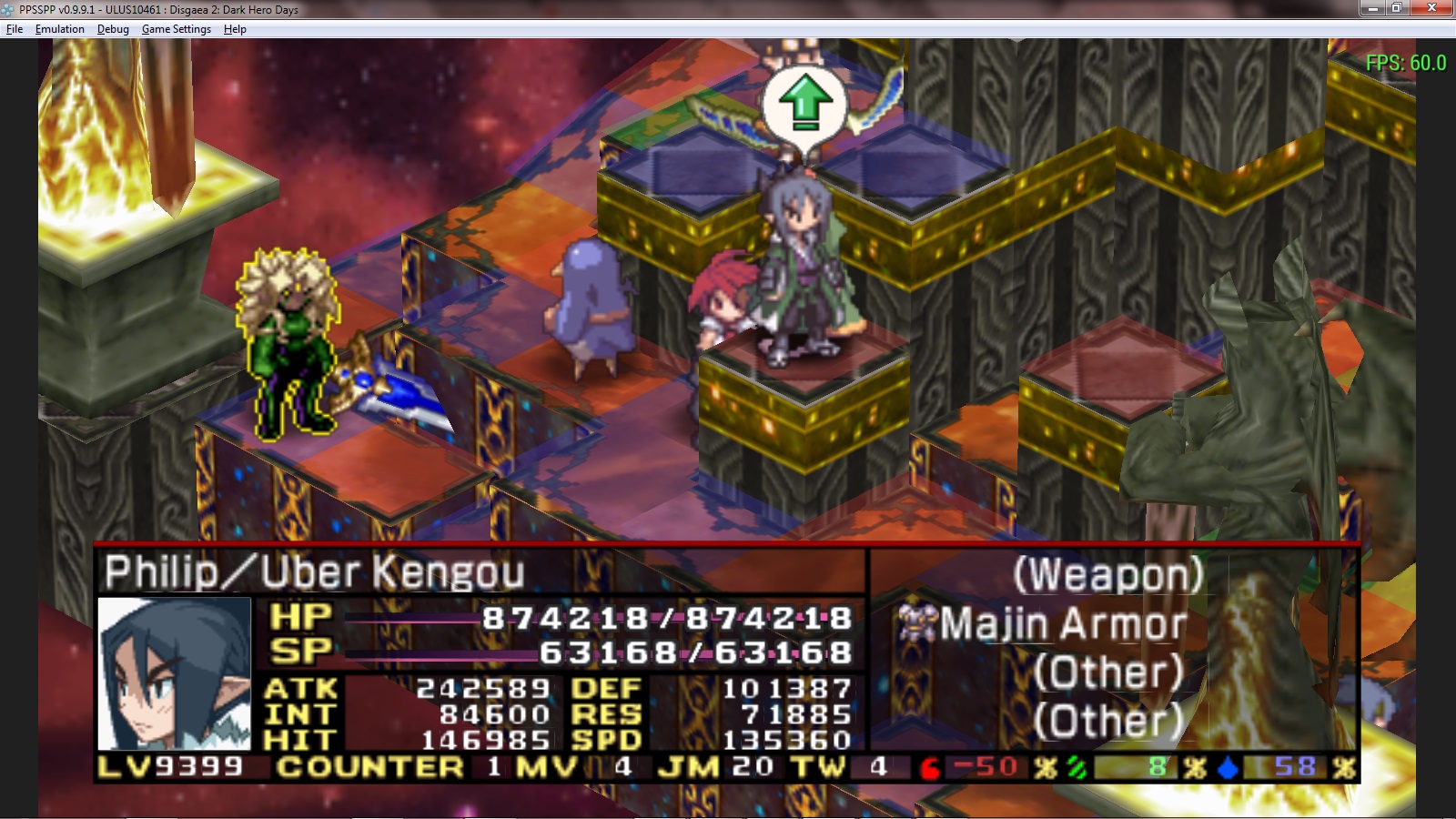
Task: Open the Debug menu
Action: point(113,29)
